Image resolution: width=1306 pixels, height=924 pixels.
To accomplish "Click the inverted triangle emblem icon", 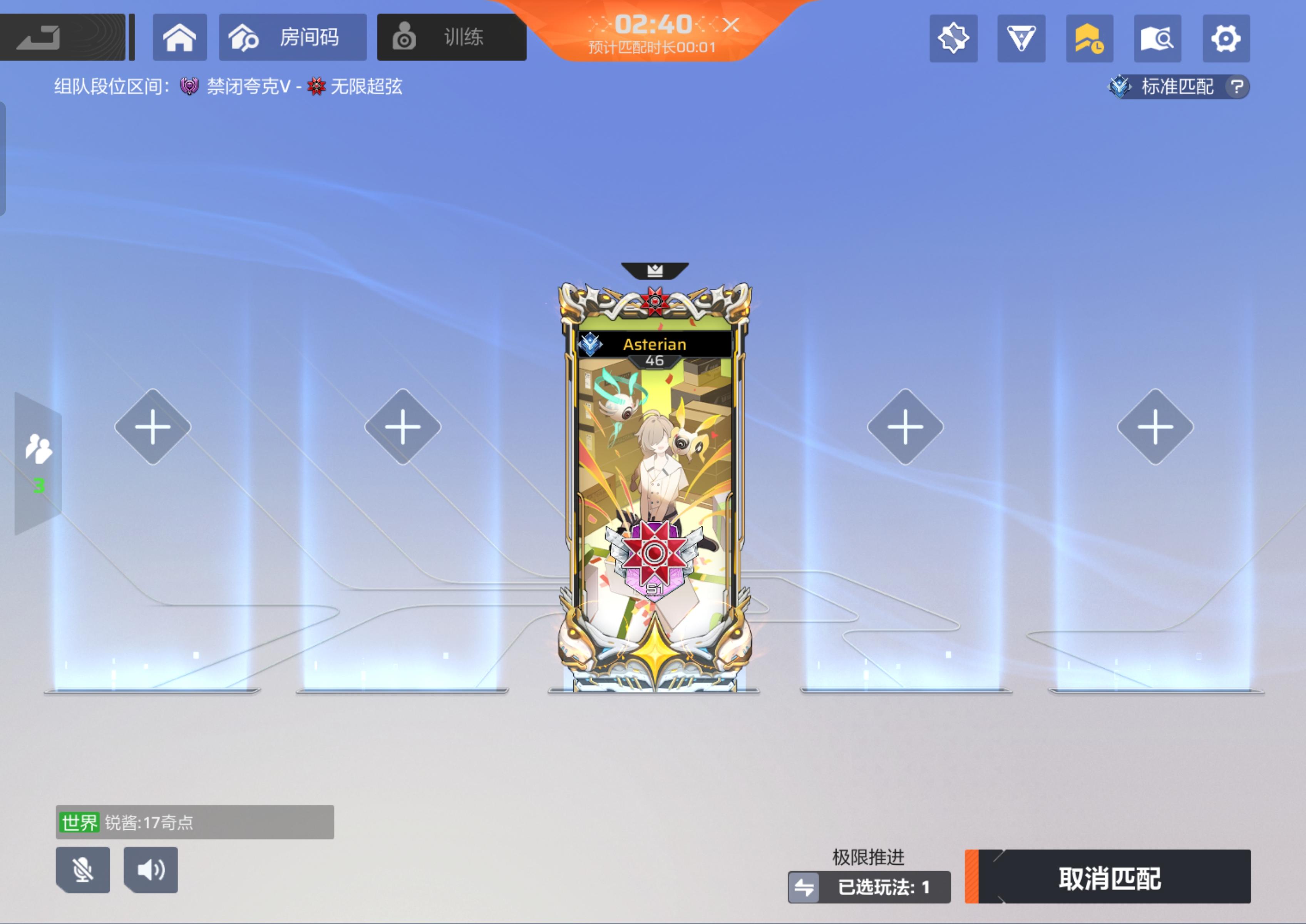I will click(1021, 38).
